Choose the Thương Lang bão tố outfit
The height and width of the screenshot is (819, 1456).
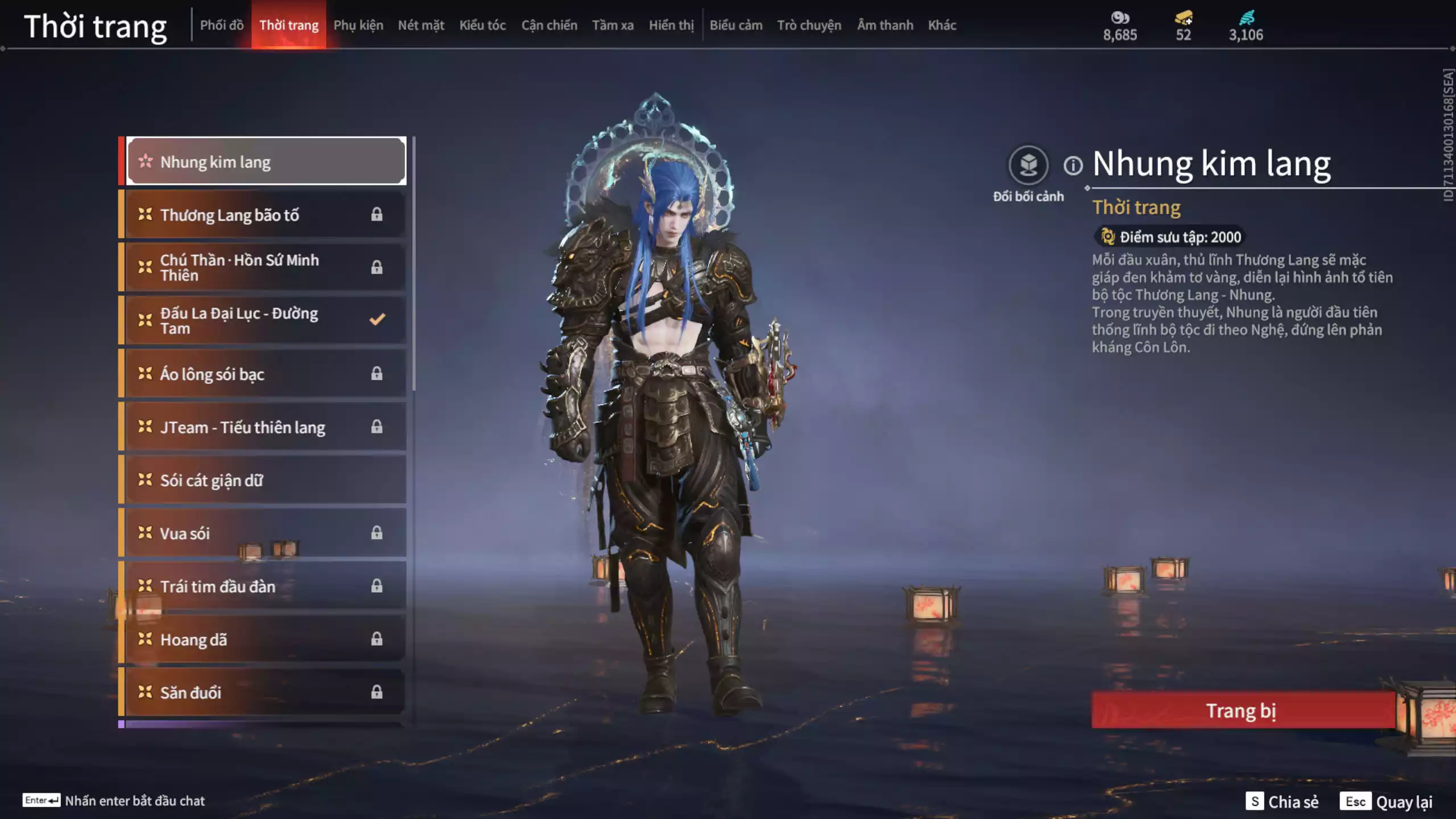pyautogui.click(x=265, y=215)
